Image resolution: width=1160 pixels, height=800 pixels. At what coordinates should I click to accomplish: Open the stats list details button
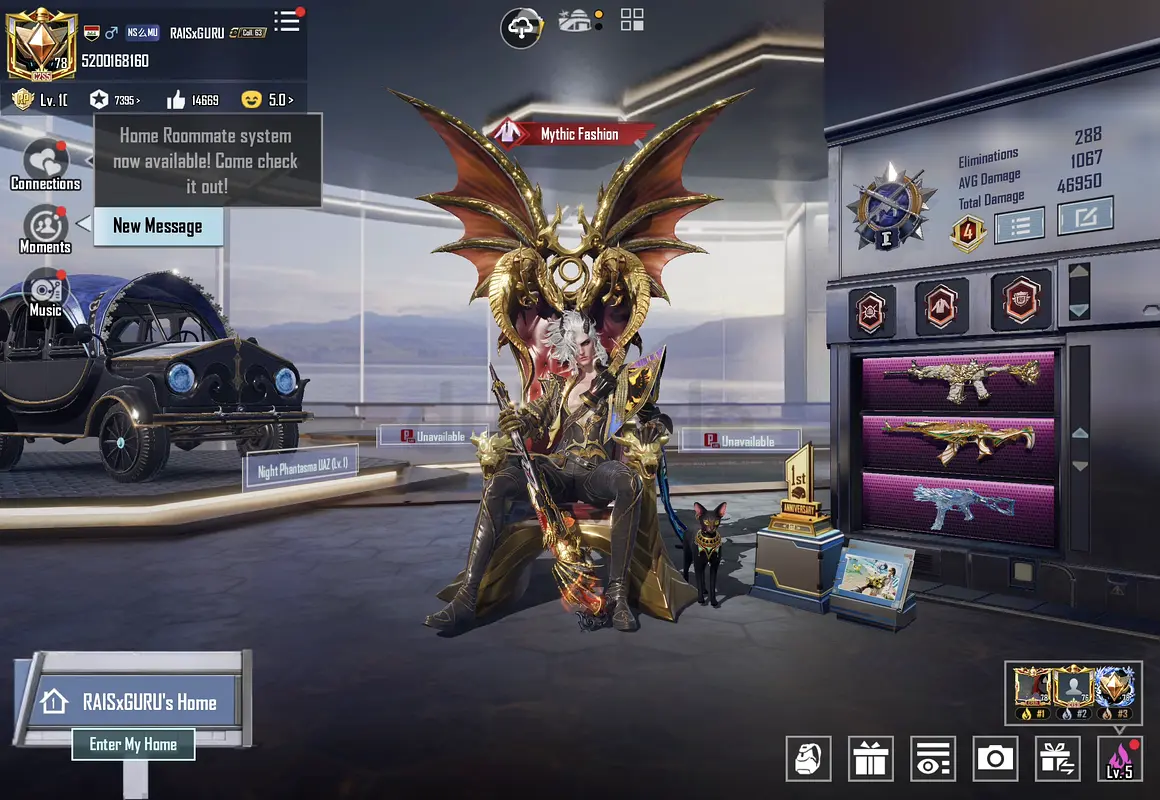tap(1020, 223)
